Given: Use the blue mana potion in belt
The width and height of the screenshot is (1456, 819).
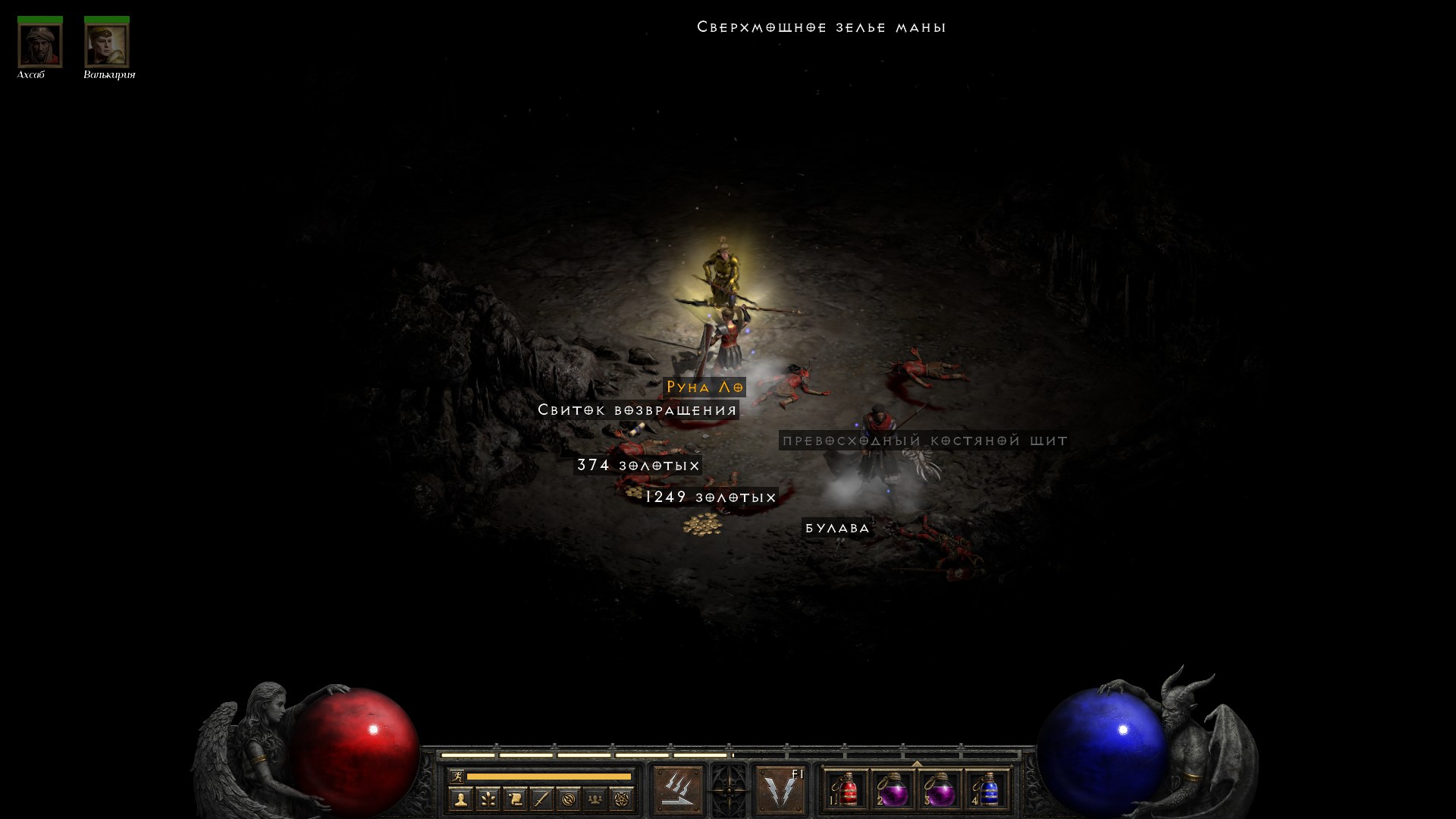Looking at the screenshot, I should point(986,790).
